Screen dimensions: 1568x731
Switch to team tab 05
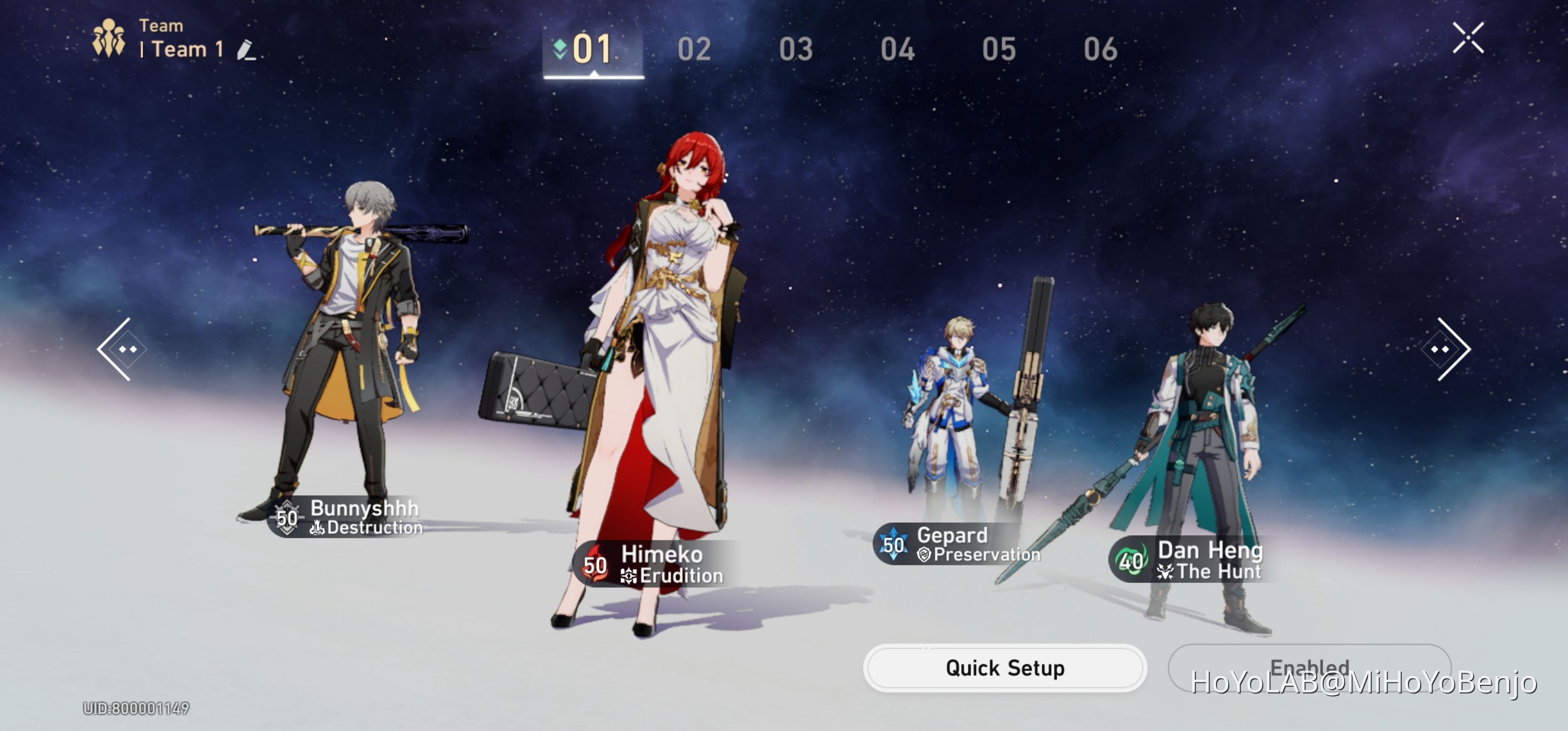[x=999, y=50]
